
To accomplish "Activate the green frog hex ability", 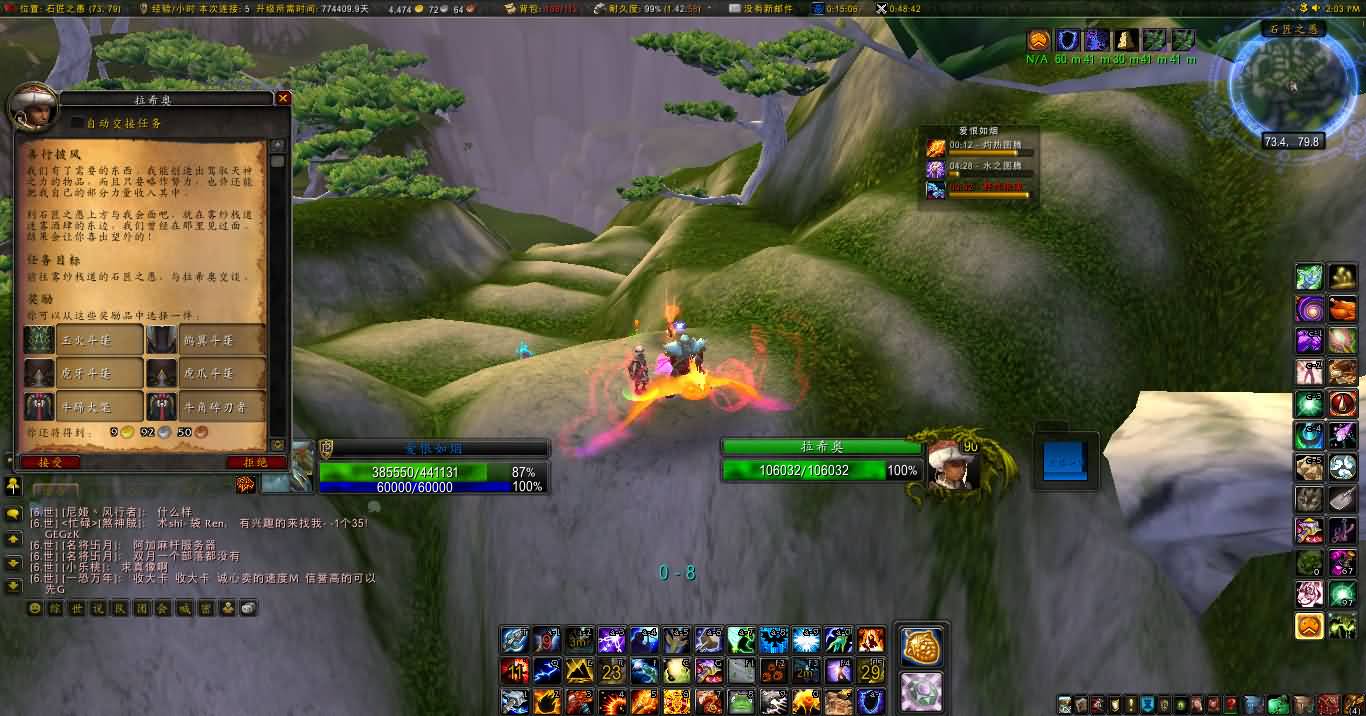I will 740,702.
